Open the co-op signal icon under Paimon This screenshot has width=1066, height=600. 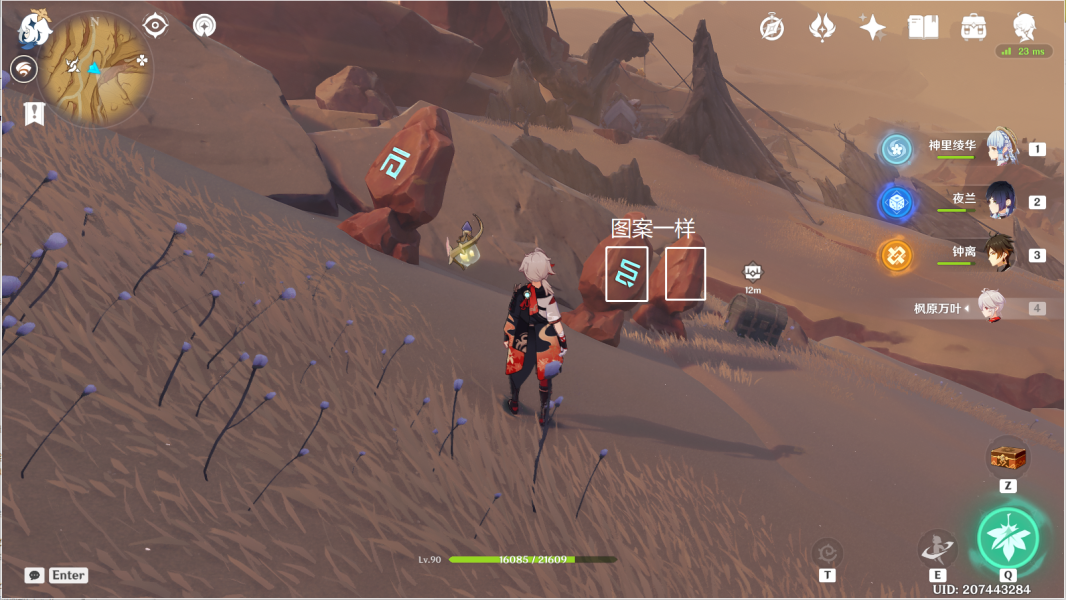[23, 69]
